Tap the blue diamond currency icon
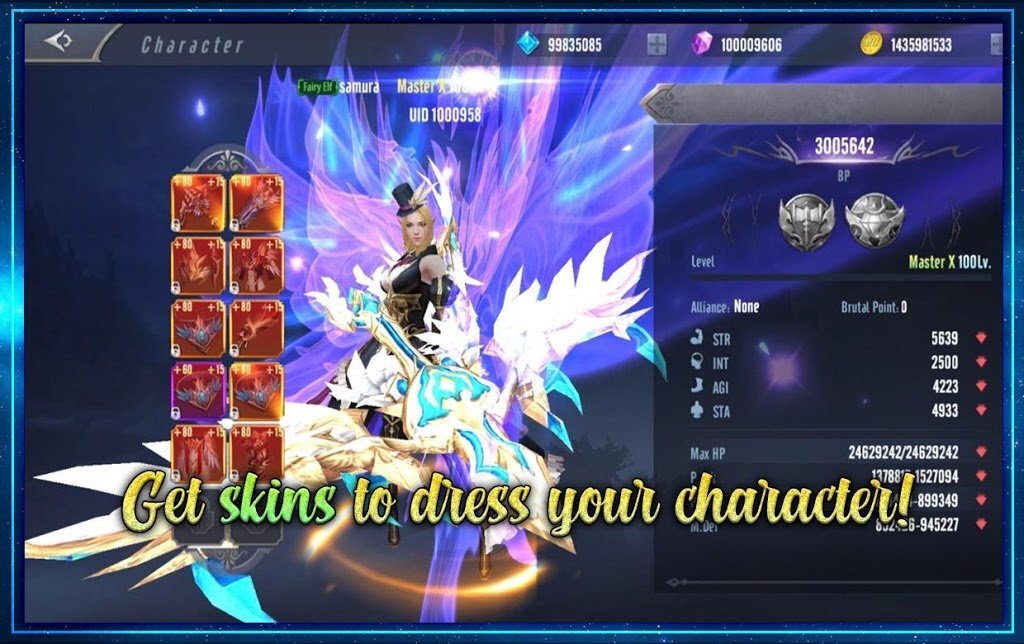 click(529, 44)
